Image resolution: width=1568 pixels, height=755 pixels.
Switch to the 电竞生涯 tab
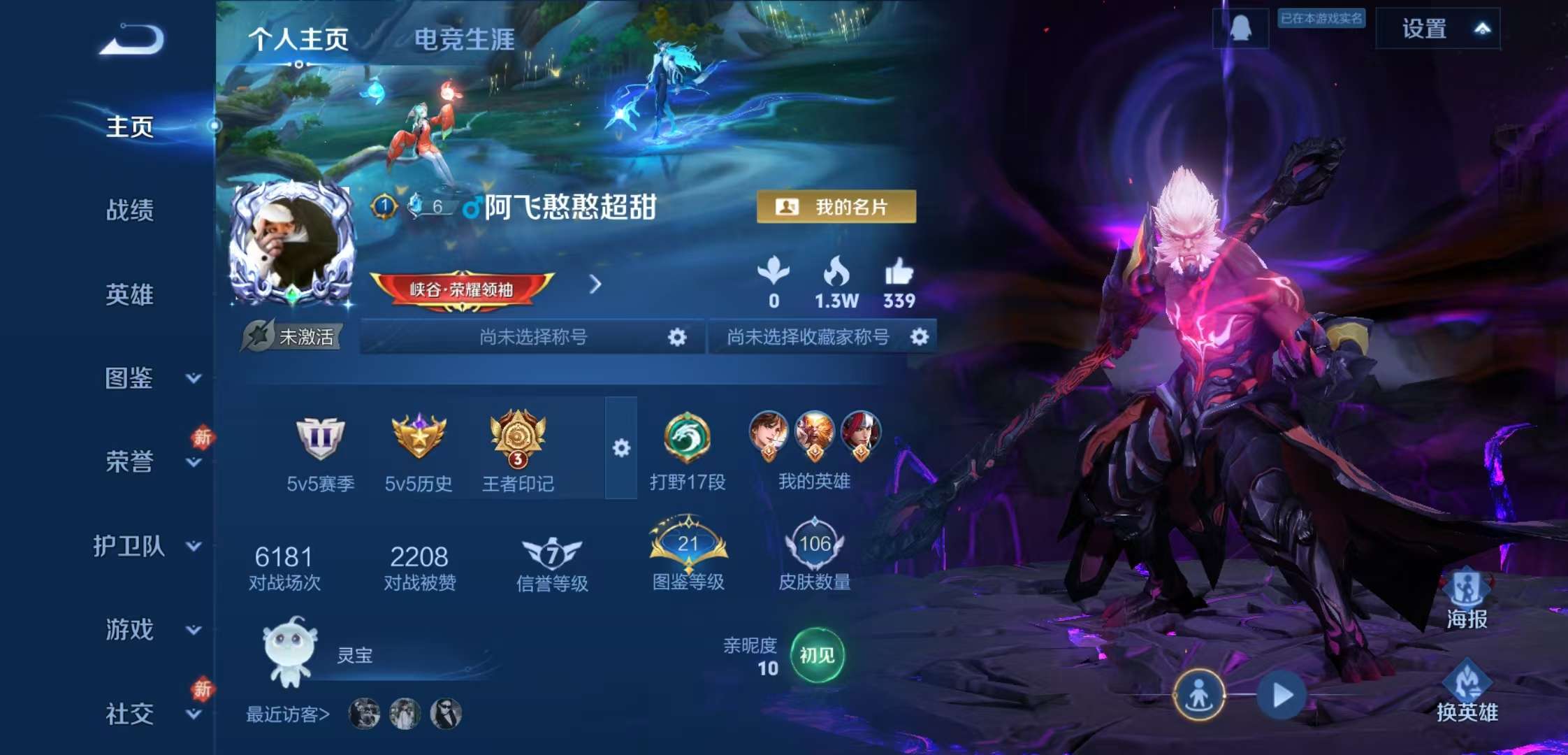tap(464, 41)
